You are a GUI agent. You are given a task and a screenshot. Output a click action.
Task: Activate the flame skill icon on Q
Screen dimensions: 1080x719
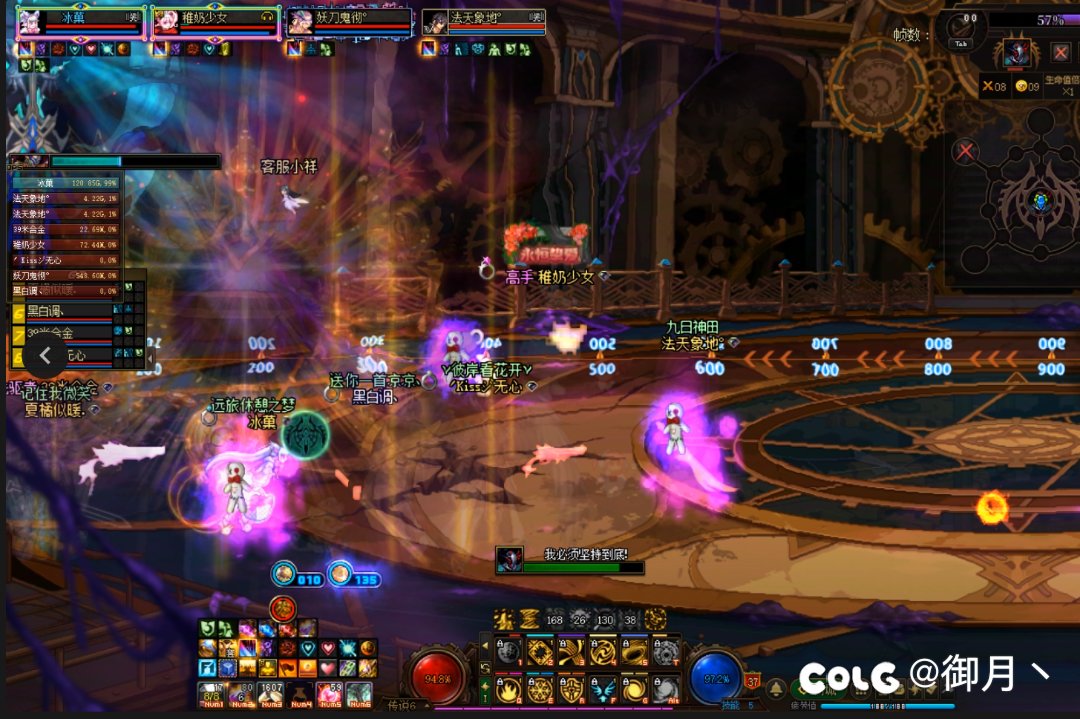pyautogui.click(x=509, y=689)
